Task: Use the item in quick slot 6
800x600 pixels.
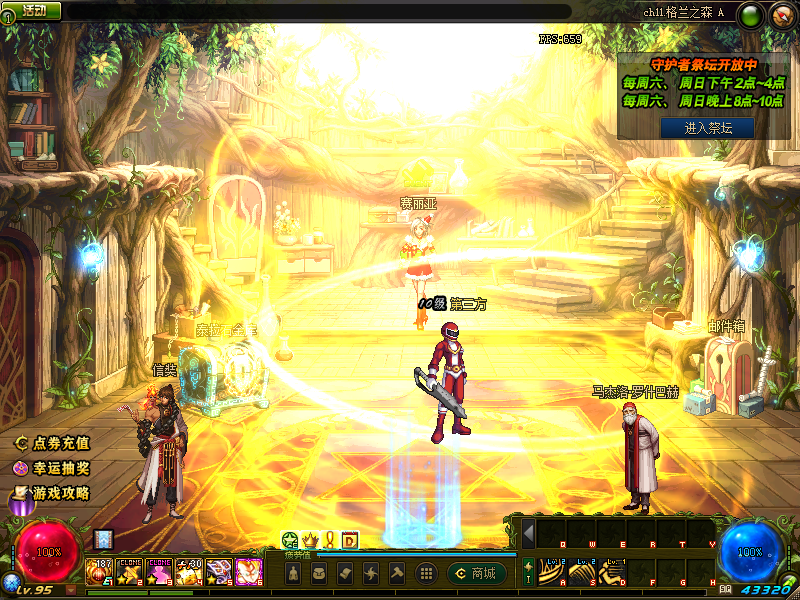Action: click(x=249, y=572)
